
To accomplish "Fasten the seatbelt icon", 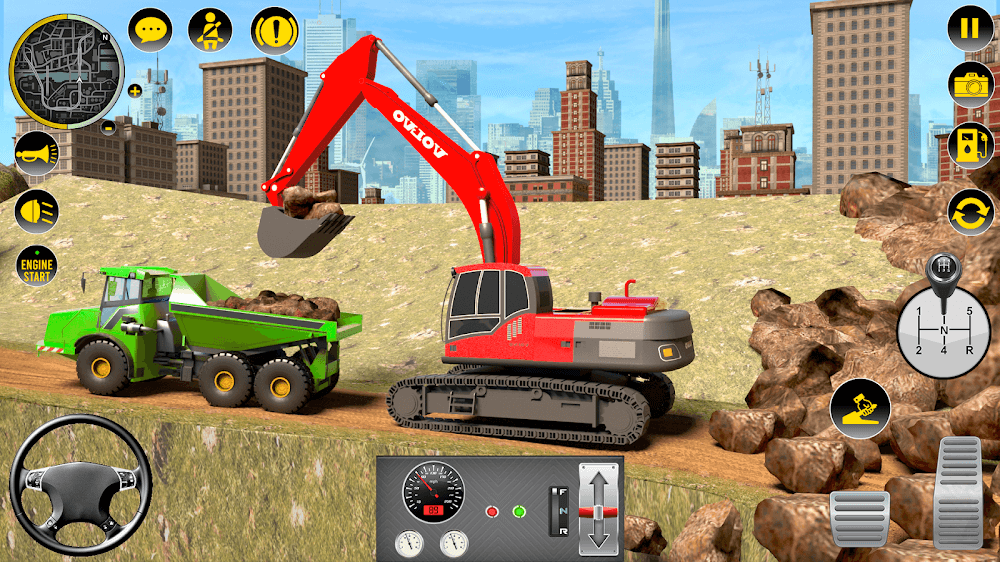I will [212, 29].
